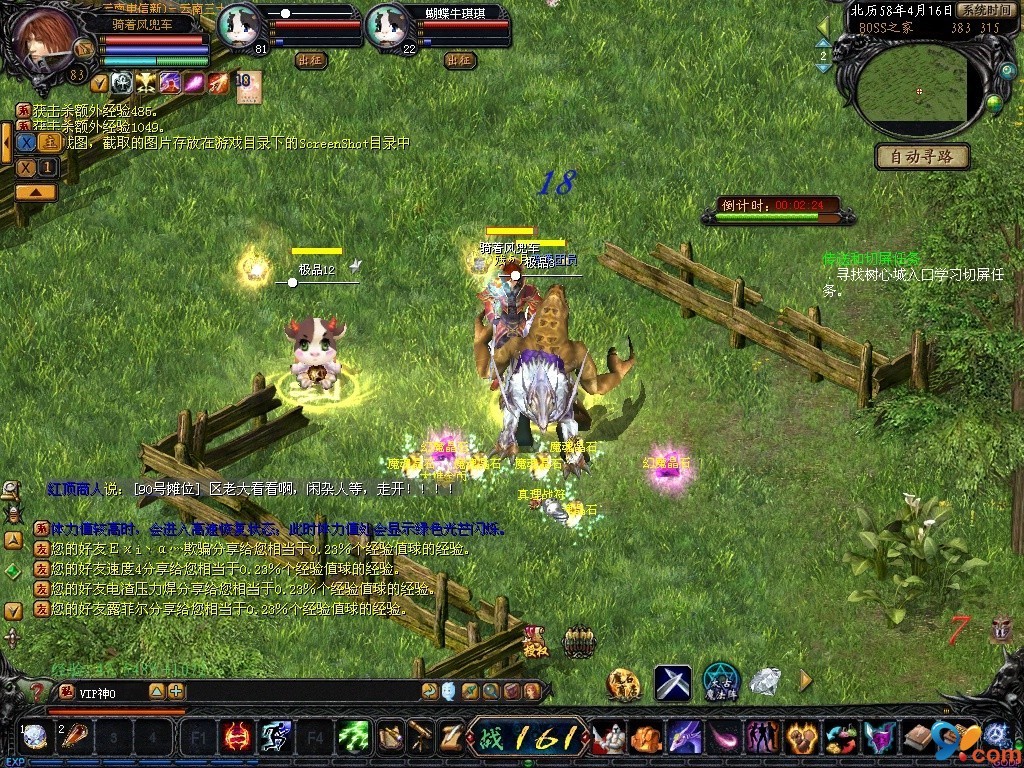Open the pentagram magic circle icon
The image size is (1024, 768).
720,682
